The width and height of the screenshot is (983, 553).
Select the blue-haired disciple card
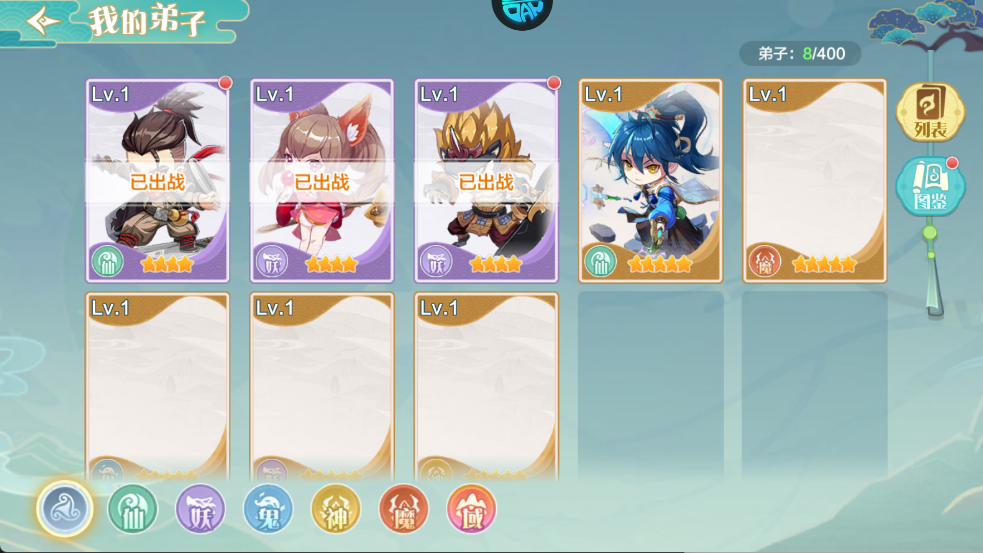[x=650, y=180]
